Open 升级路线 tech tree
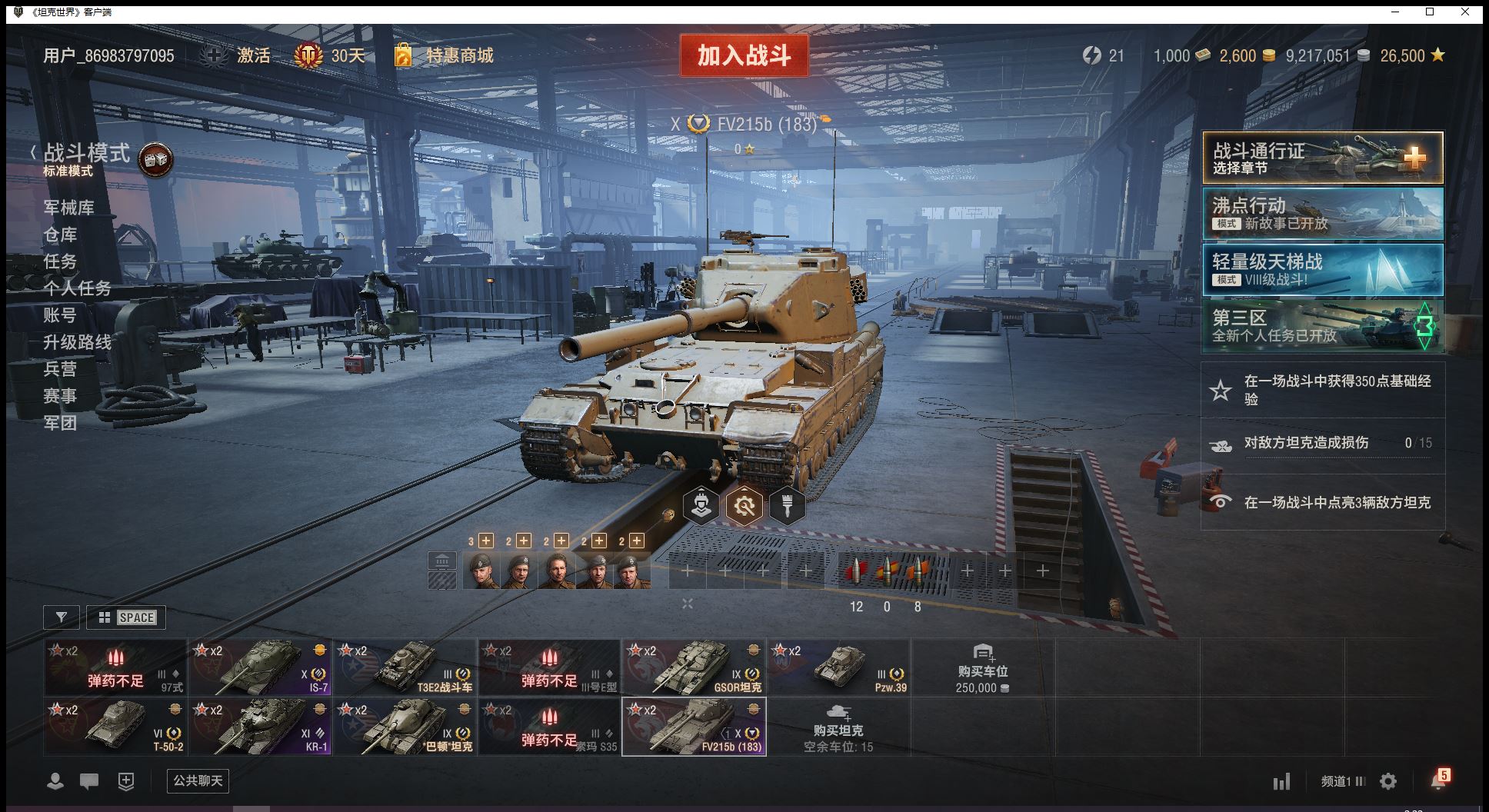Image resolution: width=1489 pixels, height=812 pixels. [x=77, y=342]
